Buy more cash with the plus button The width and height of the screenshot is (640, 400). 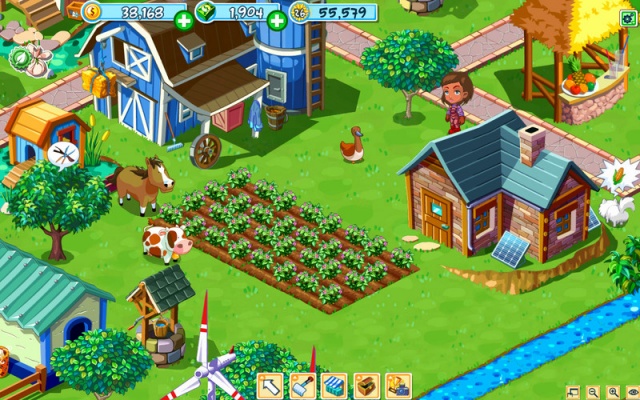point(277,19)
